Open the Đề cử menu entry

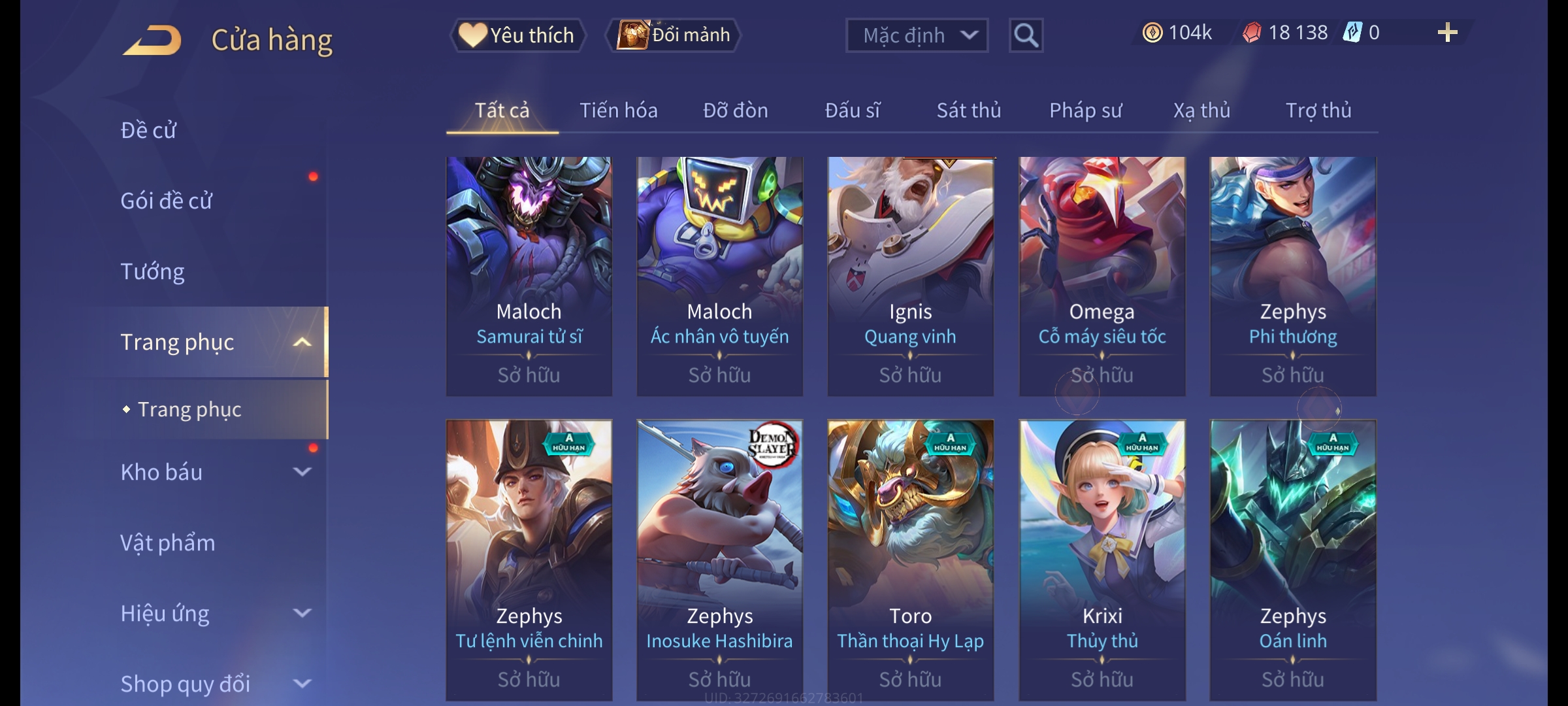pos(148,130)
